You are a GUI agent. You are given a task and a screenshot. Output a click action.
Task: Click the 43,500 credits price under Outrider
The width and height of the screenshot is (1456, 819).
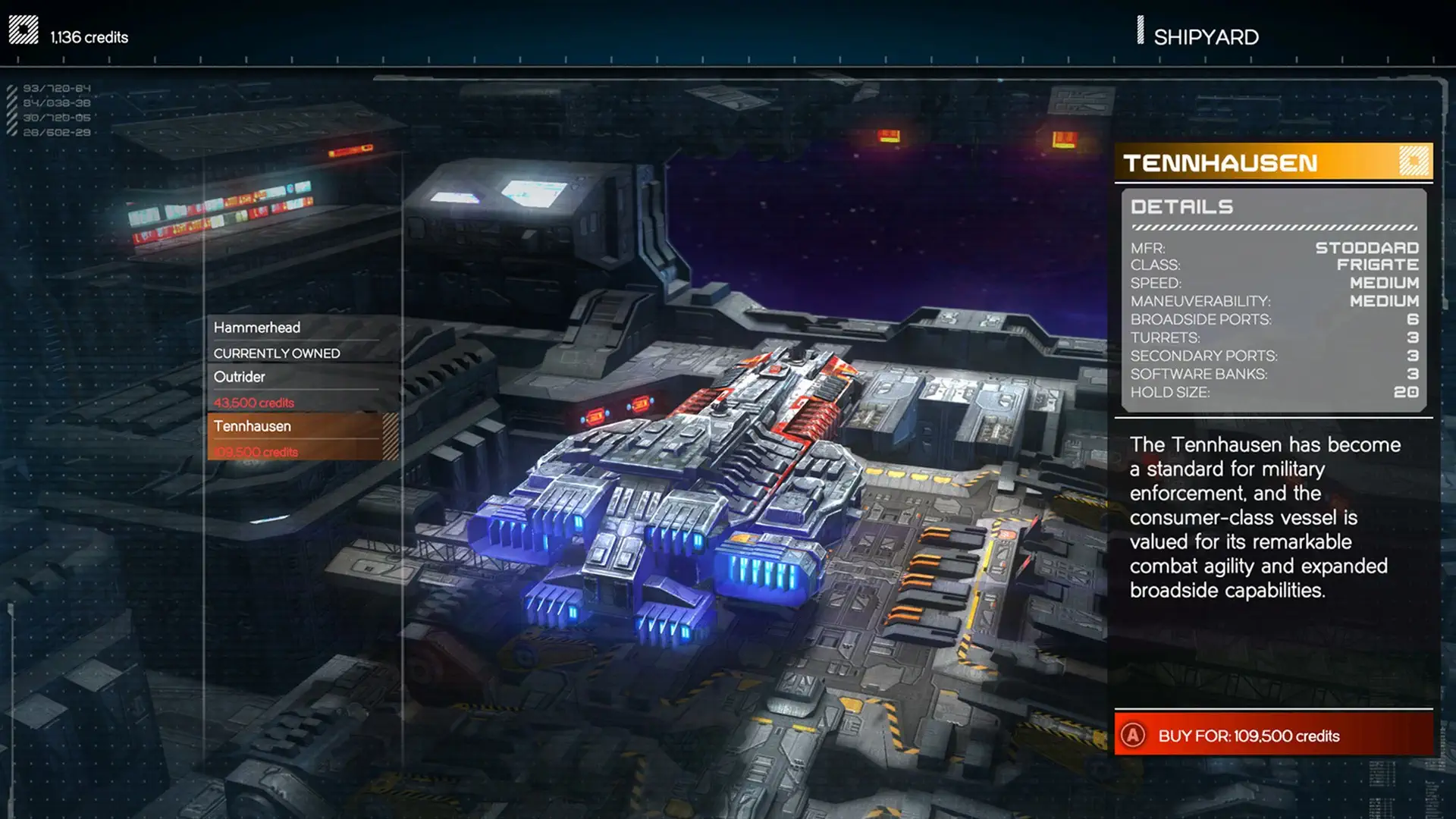tap(253, 403)
